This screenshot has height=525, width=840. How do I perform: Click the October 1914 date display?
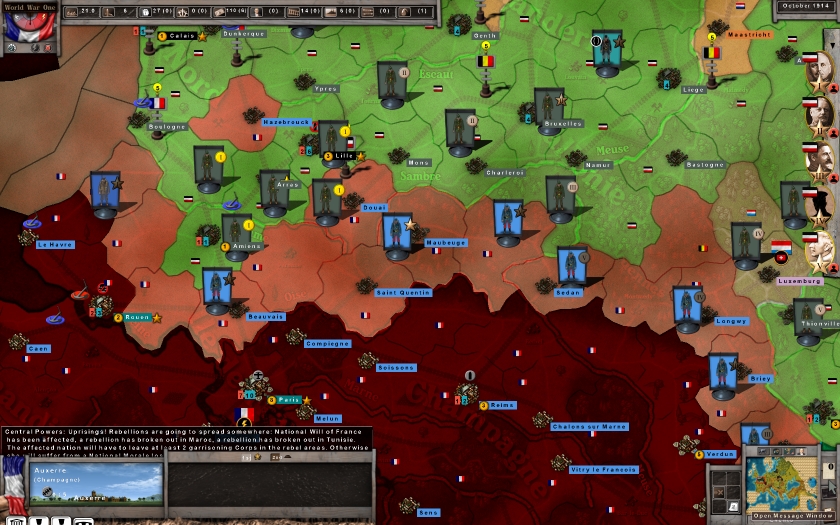[x=806, y=6]
